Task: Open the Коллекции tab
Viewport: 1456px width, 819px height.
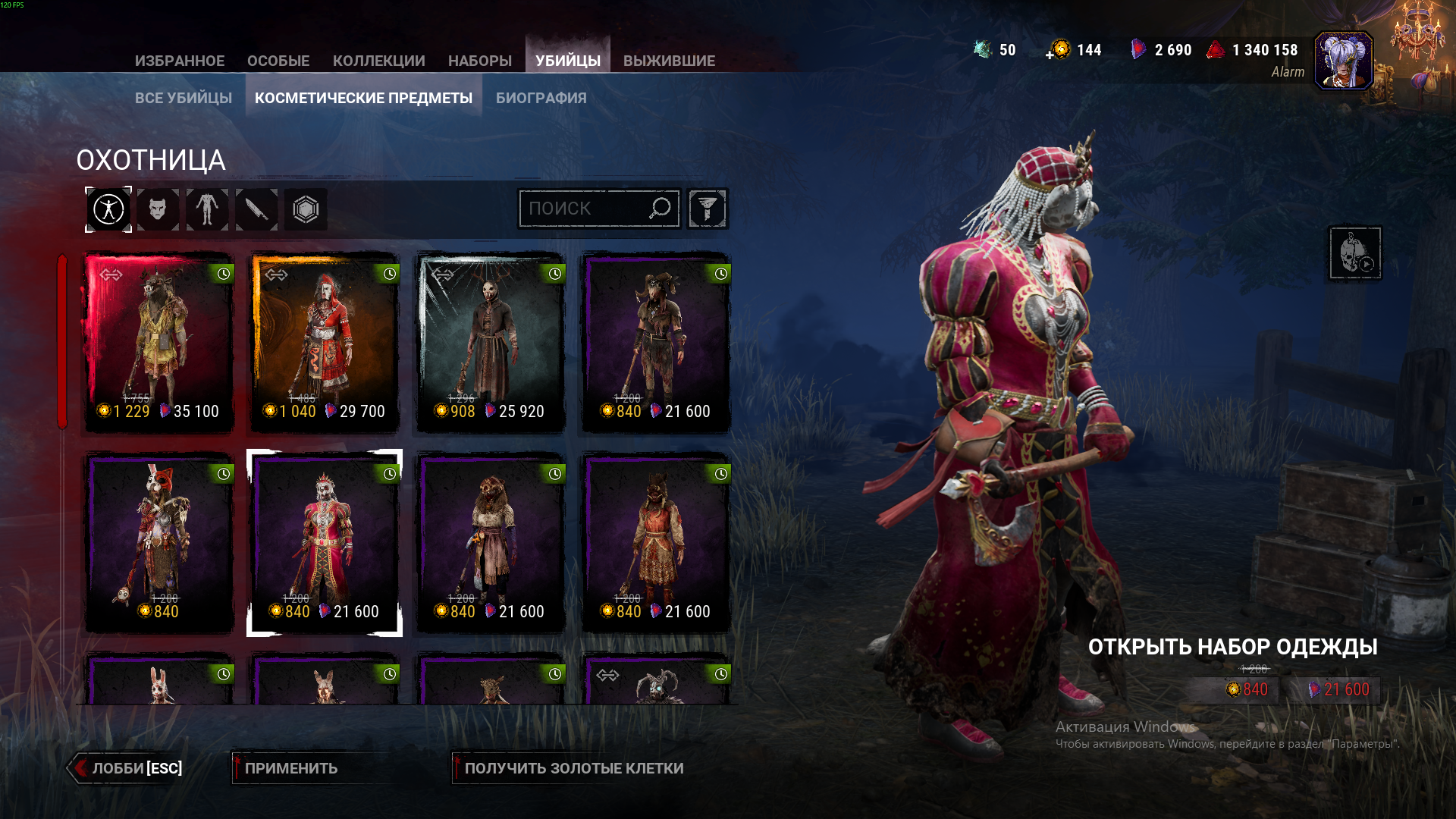Action: pos(378,61)
